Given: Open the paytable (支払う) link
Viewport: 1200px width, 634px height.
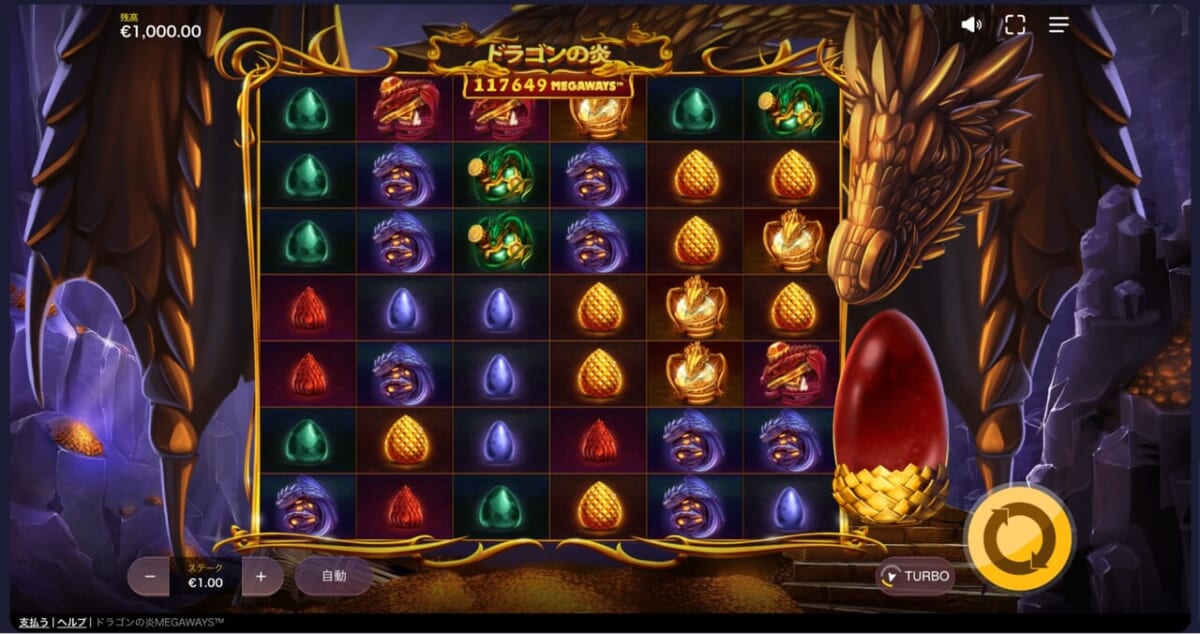Looking at the screenshot, I should point(33,622).
